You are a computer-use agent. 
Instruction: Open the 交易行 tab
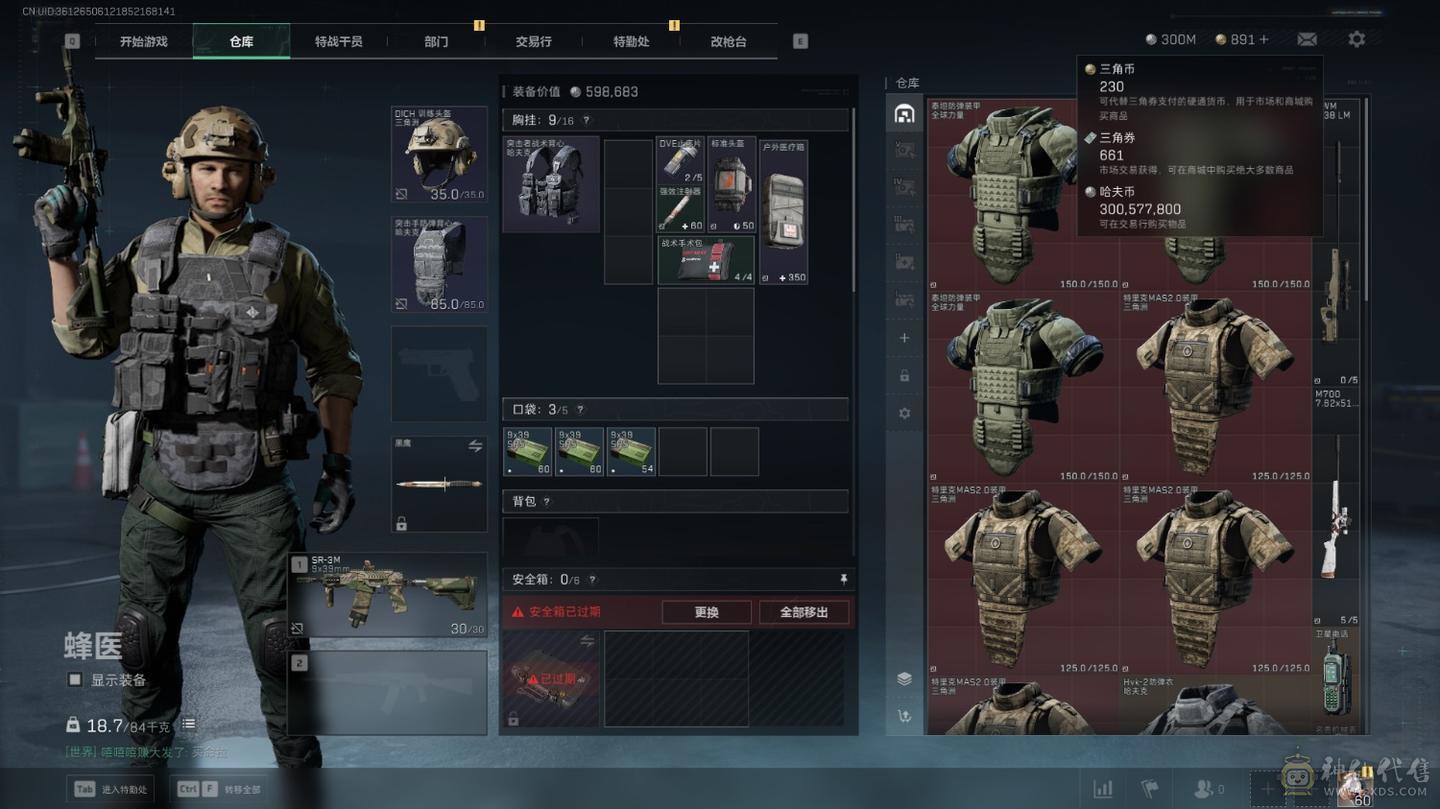click(533, 42)
